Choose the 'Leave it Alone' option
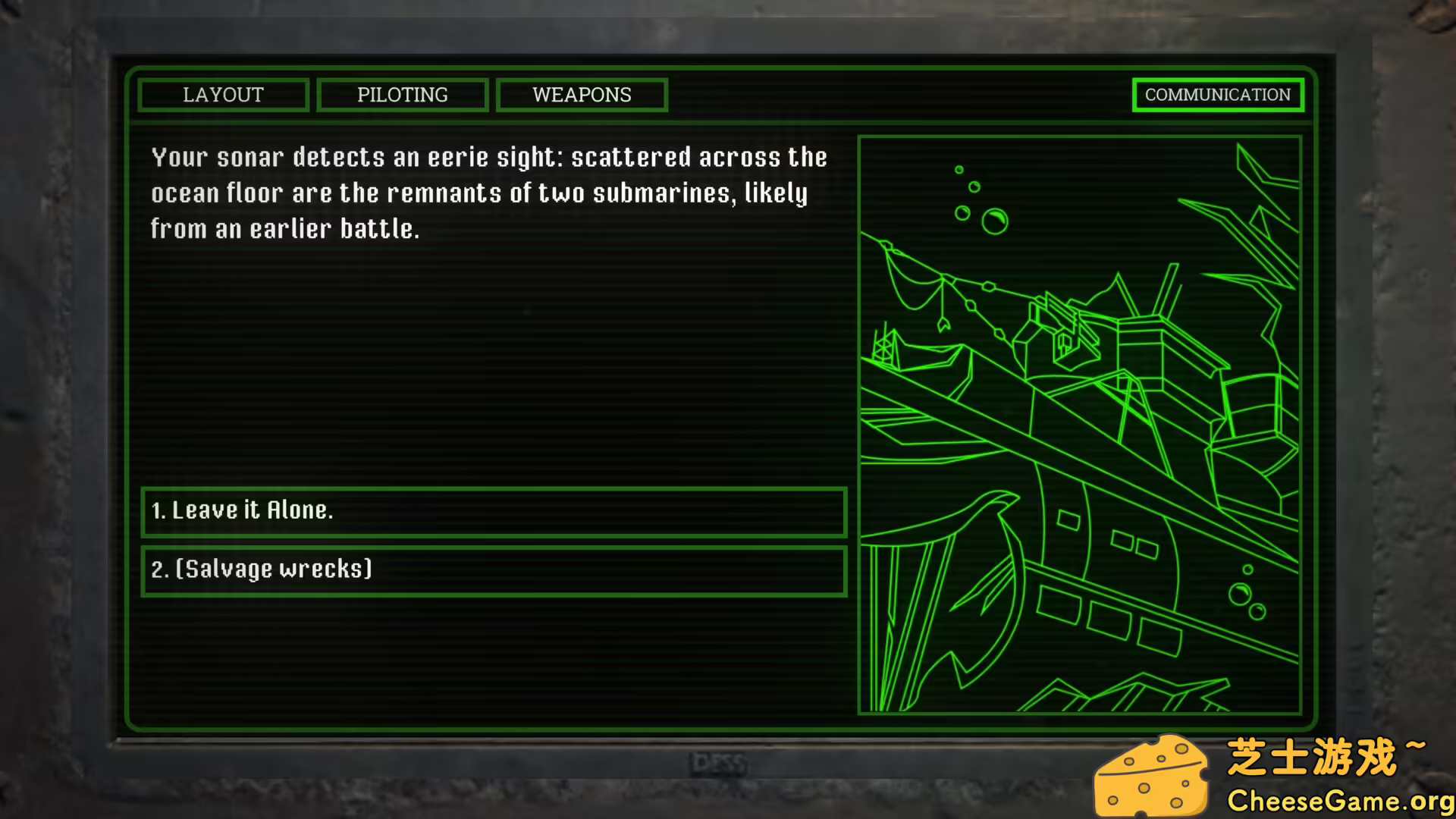Viewport: 1456px width, 819px height. click(x=494, y=511)
